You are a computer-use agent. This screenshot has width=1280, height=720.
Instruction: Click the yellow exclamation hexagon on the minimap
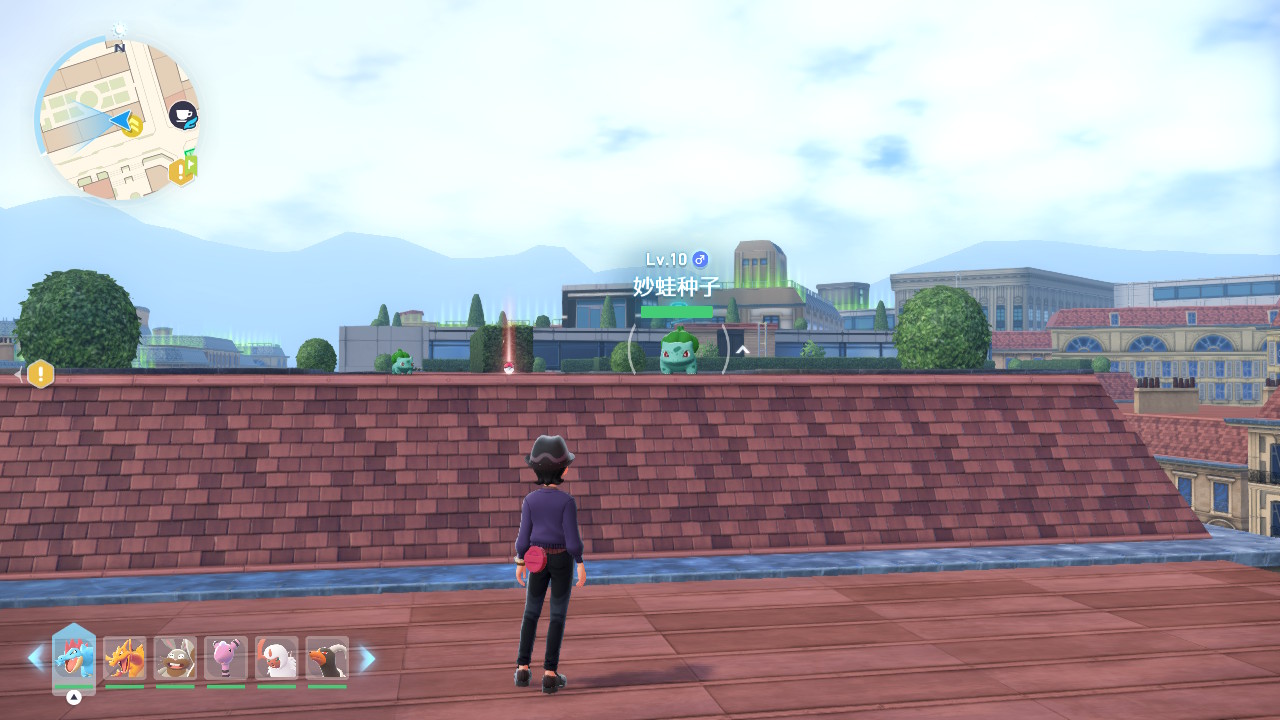pyautogui.click(x=179, y=172)
